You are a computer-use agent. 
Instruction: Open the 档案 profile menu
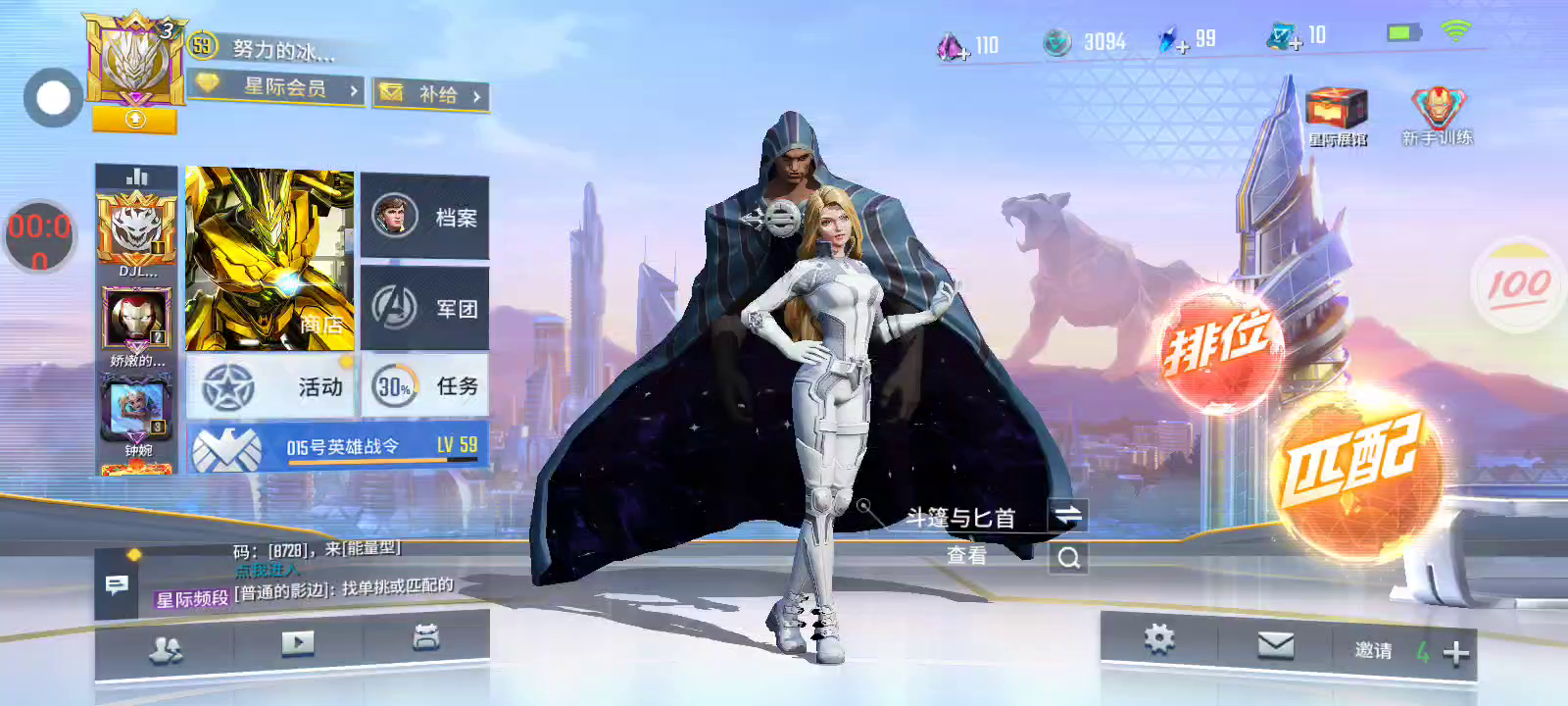click(x=425, y=217)
